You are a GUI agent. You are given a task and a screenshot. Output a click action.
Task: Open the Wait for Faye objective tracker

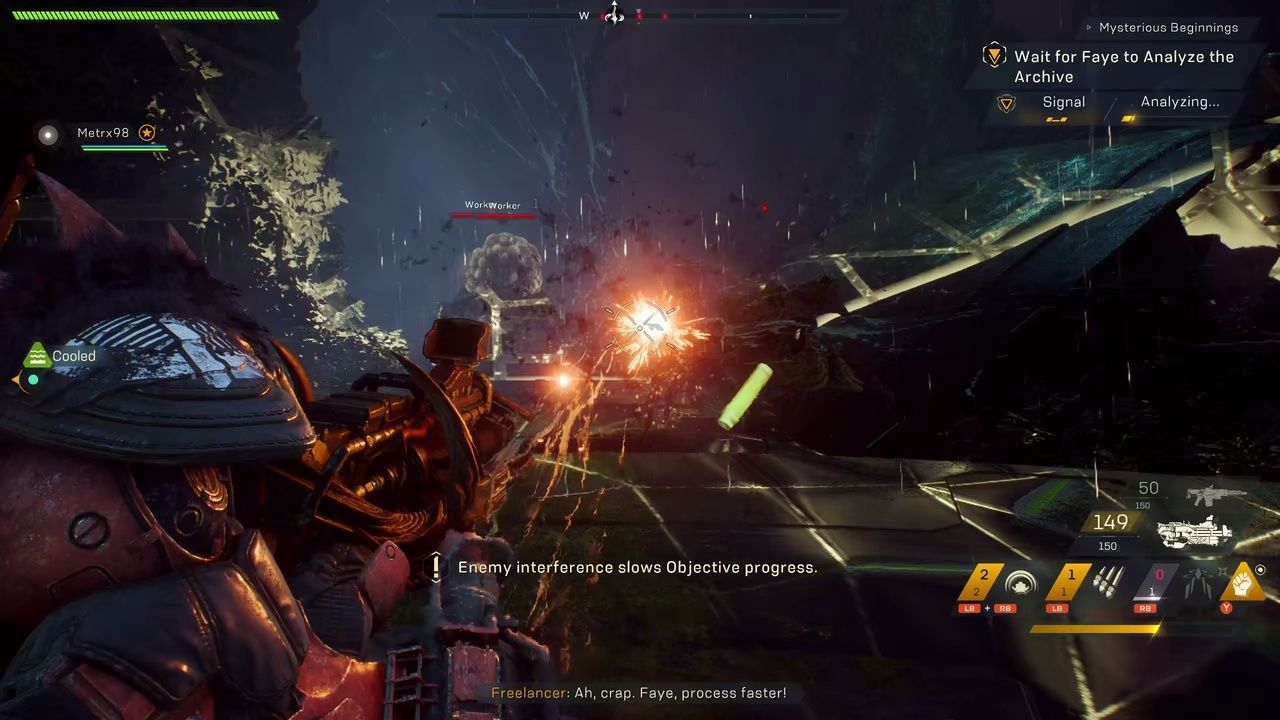coord(1124,66)
